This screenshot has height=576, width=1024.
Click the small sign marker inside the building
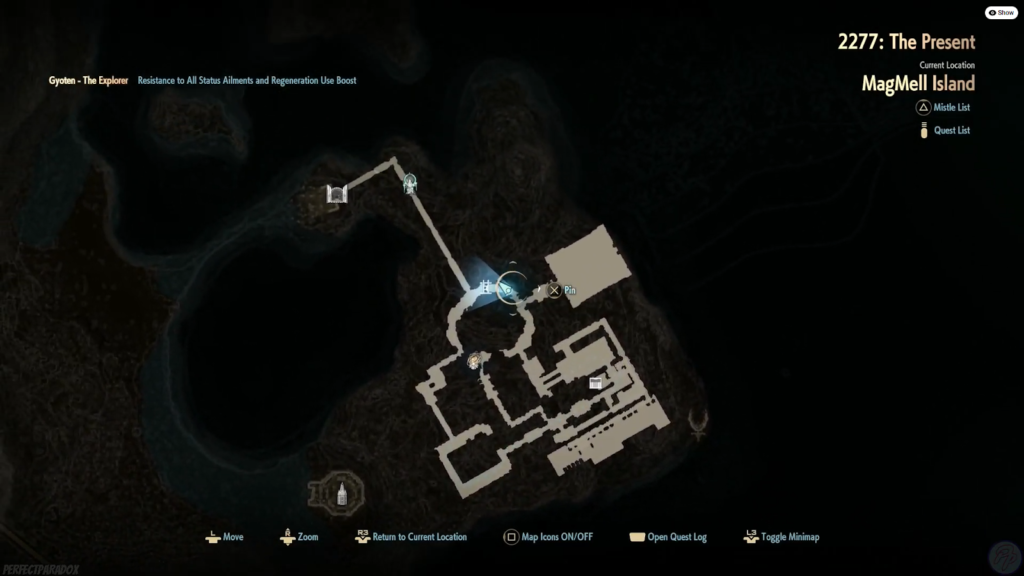(596, 383)
